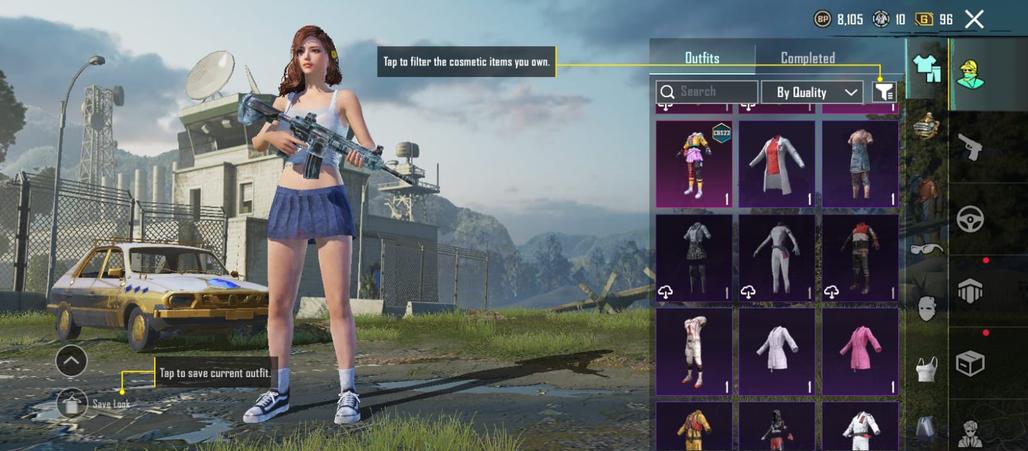Show the white tank top subcategory
The image size is (1028, 451).
[927, 369]
